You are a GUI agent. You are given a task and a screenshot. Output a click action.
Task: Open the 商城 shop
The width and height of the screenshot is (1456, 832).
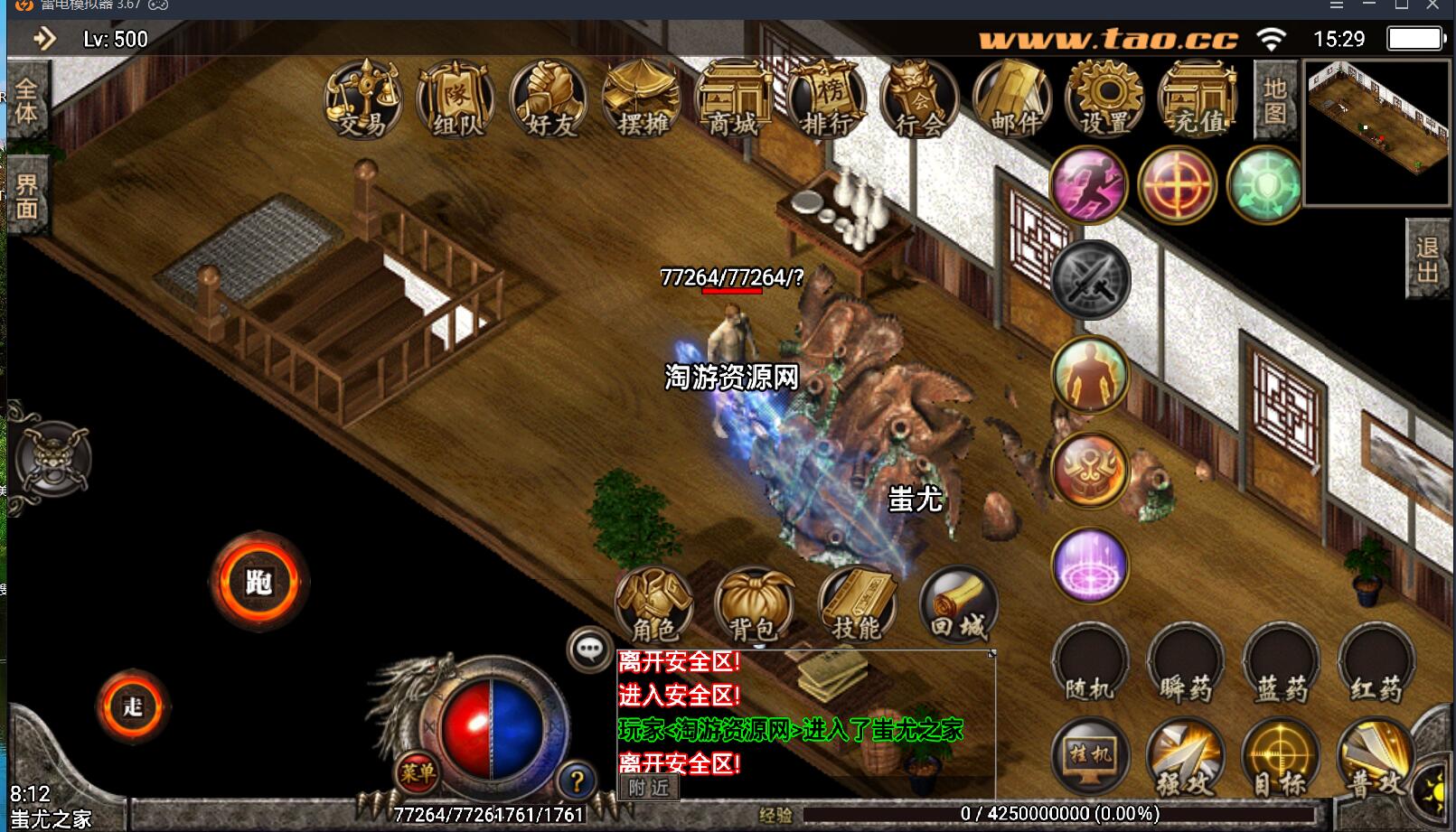733,99
